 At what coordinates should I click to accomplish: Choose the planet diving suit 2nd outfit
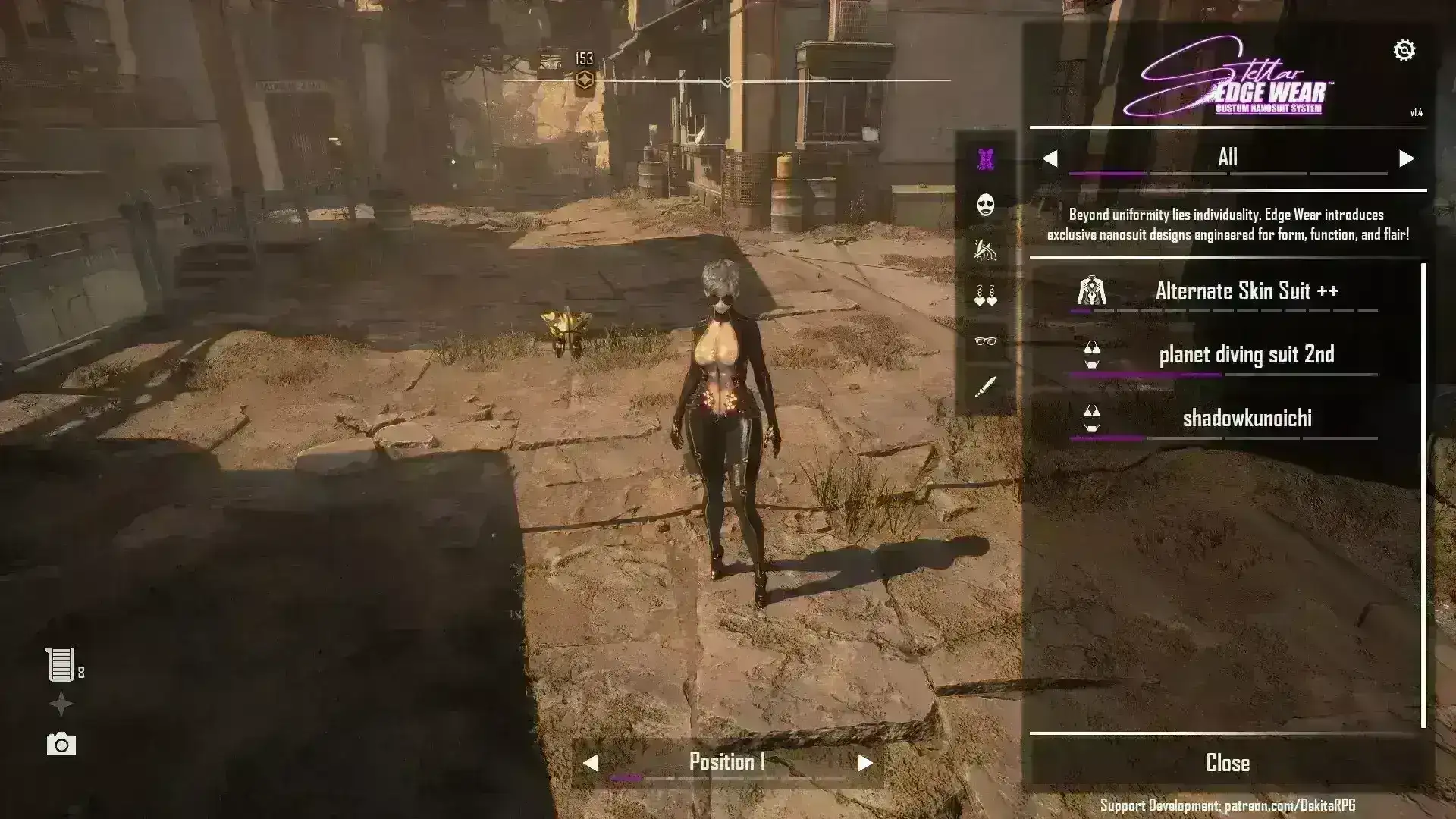[x=1246, y=355]
